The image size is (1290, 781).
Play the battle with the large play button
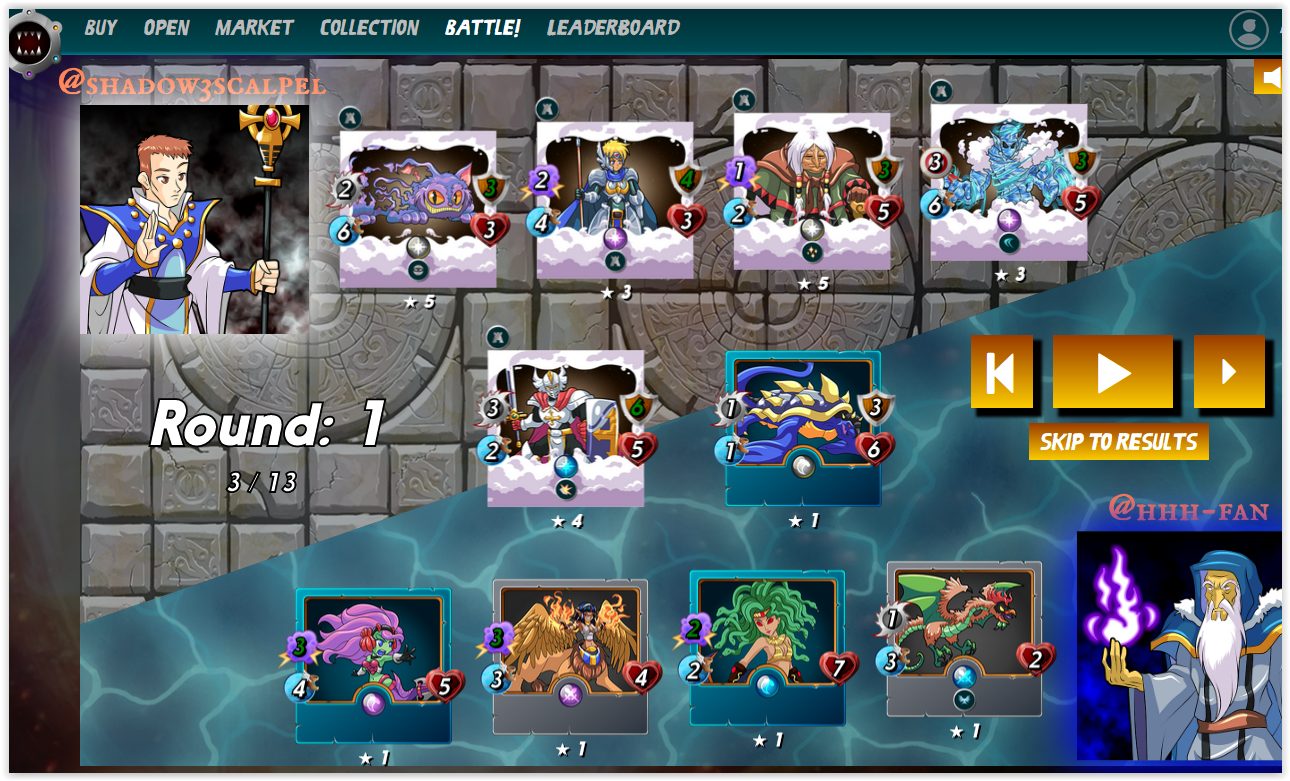pyautogui.click(x=1112, y=372)
